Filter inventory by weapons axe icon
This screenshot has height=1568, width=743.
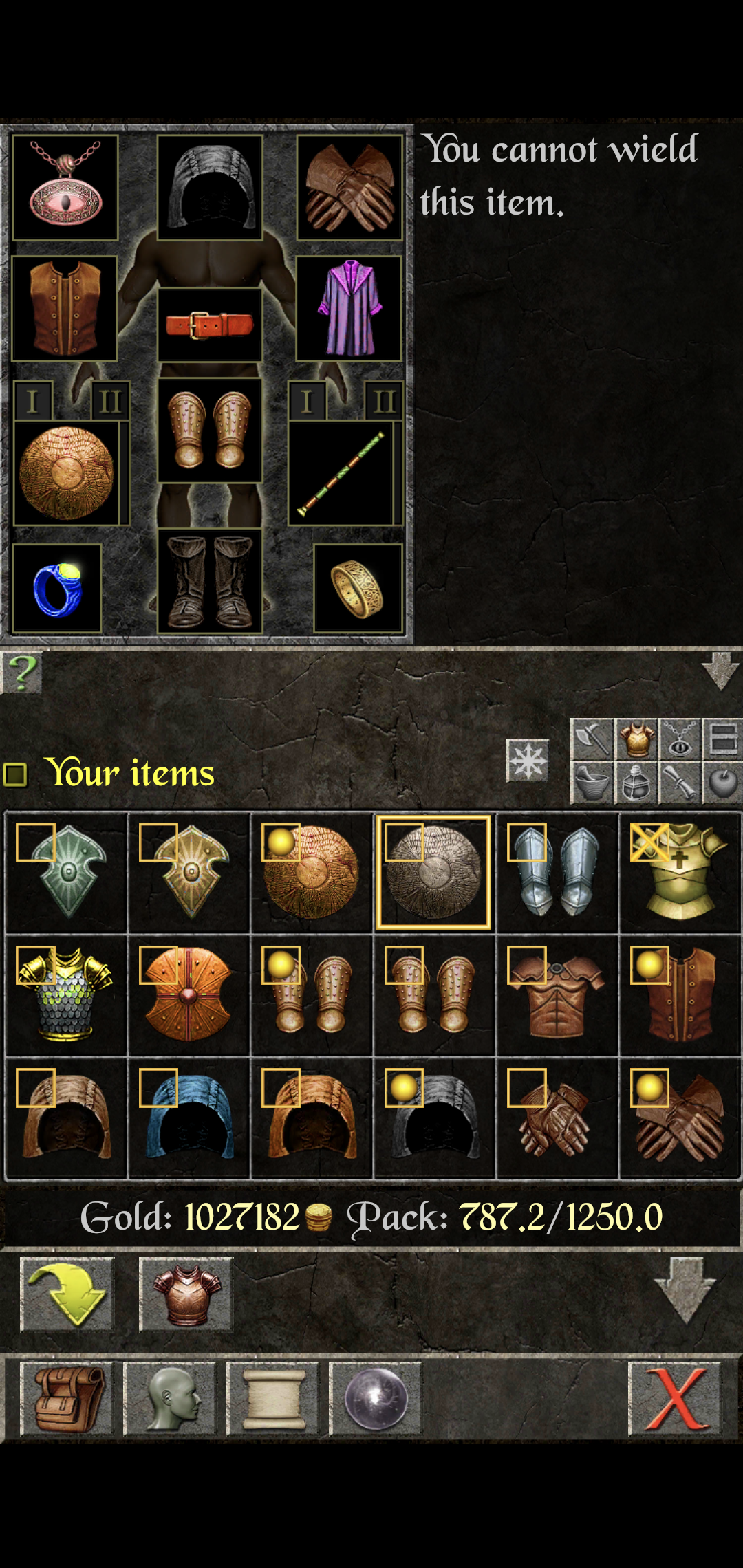[x=592, y=739]
